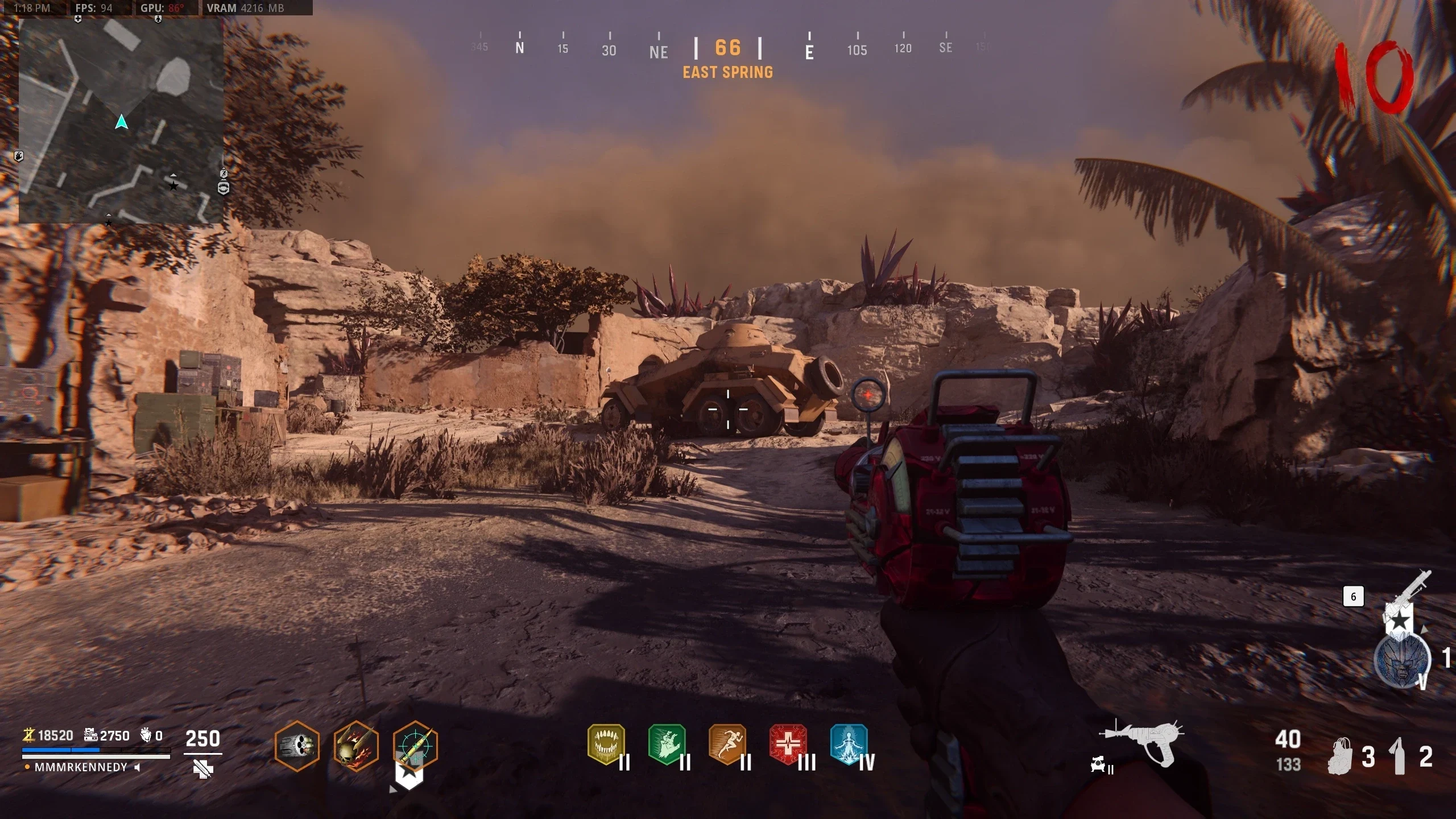Click the minimap in the corner

coord(121,121)
